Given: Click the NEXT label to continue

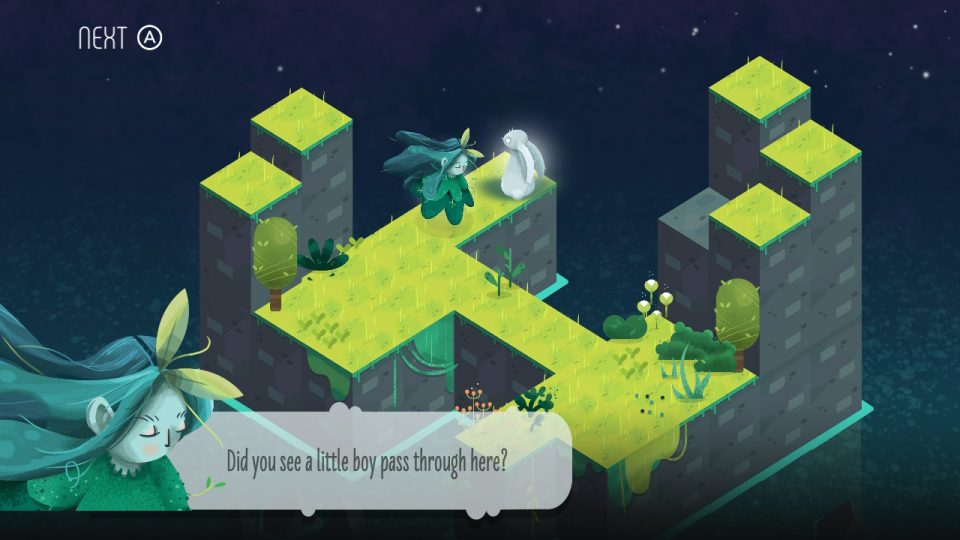Looking at the screenshot, I should [103, 38].
